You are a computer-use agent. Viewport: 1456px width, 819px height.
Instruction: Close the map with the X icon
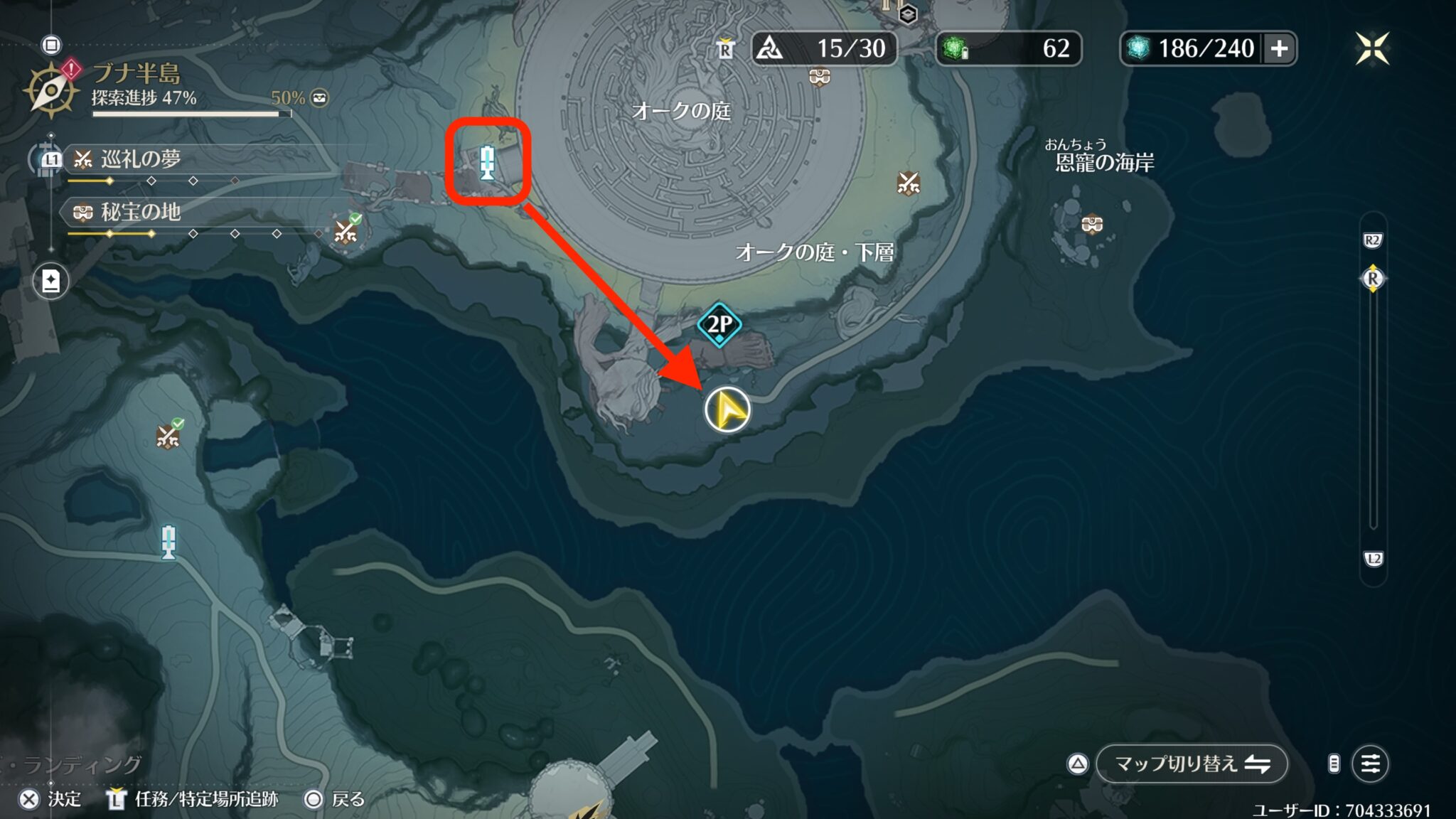click(1371, 48)
